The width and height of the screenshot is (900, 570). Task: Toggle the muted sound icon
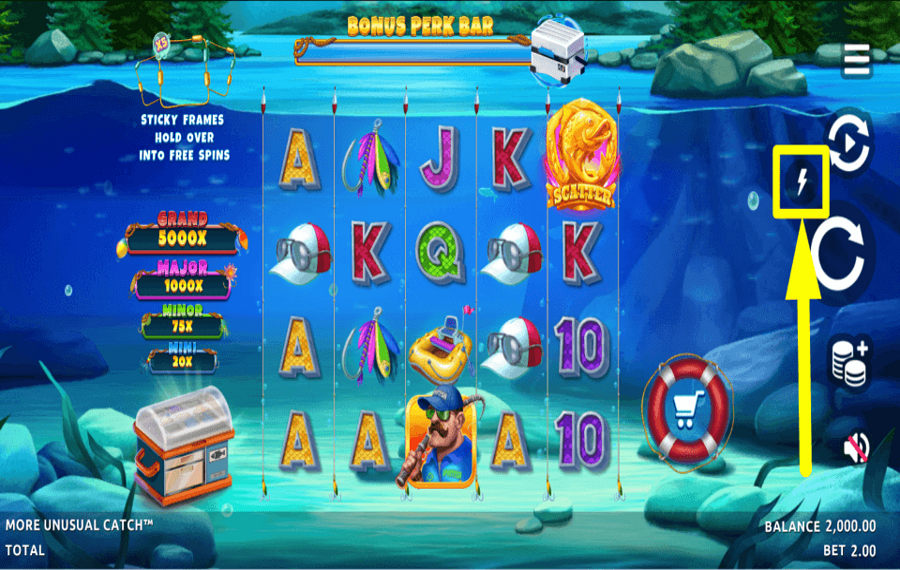(x=851, y=447)
